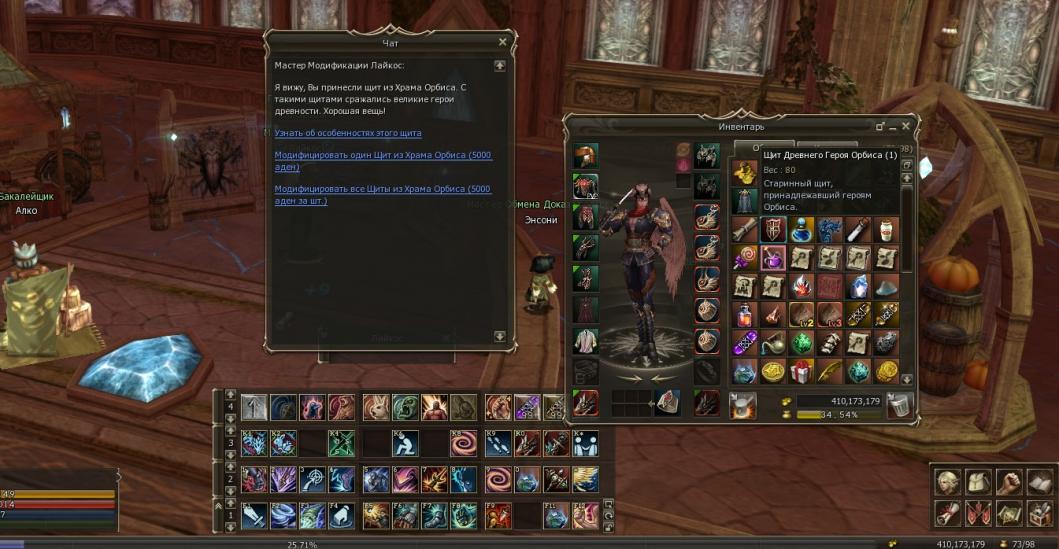Open the fist actions menu icon
The width and height of the screenshot is (1059, 549).
[x=1009, y=482]
